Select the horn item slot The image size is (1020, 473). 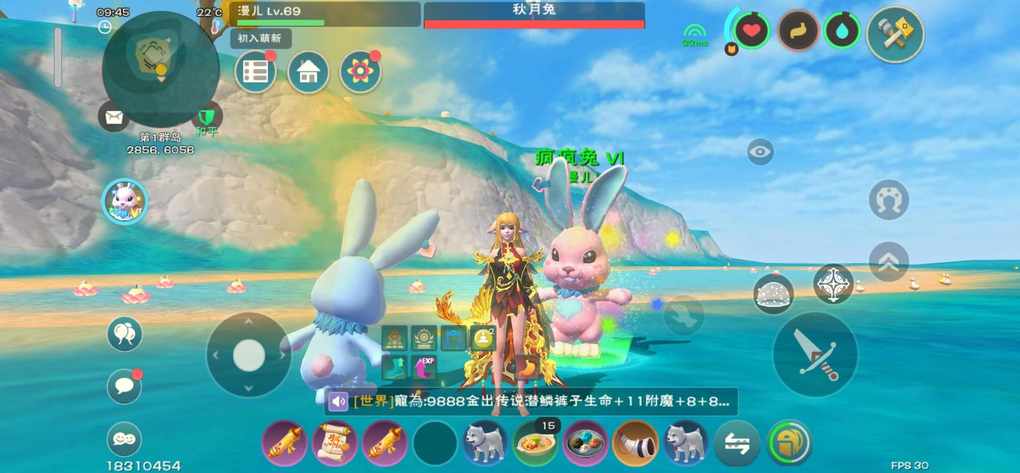pyautogui.click(x=635, y=442)
